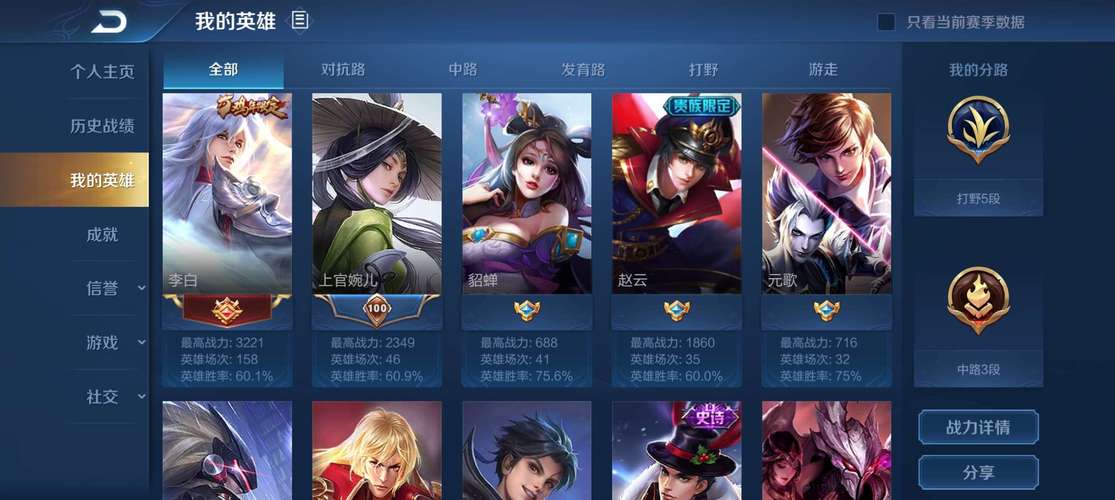This screenshot has width=1115, height=500.
Task: Select the 李白 hero card
Action: [227, 200]
